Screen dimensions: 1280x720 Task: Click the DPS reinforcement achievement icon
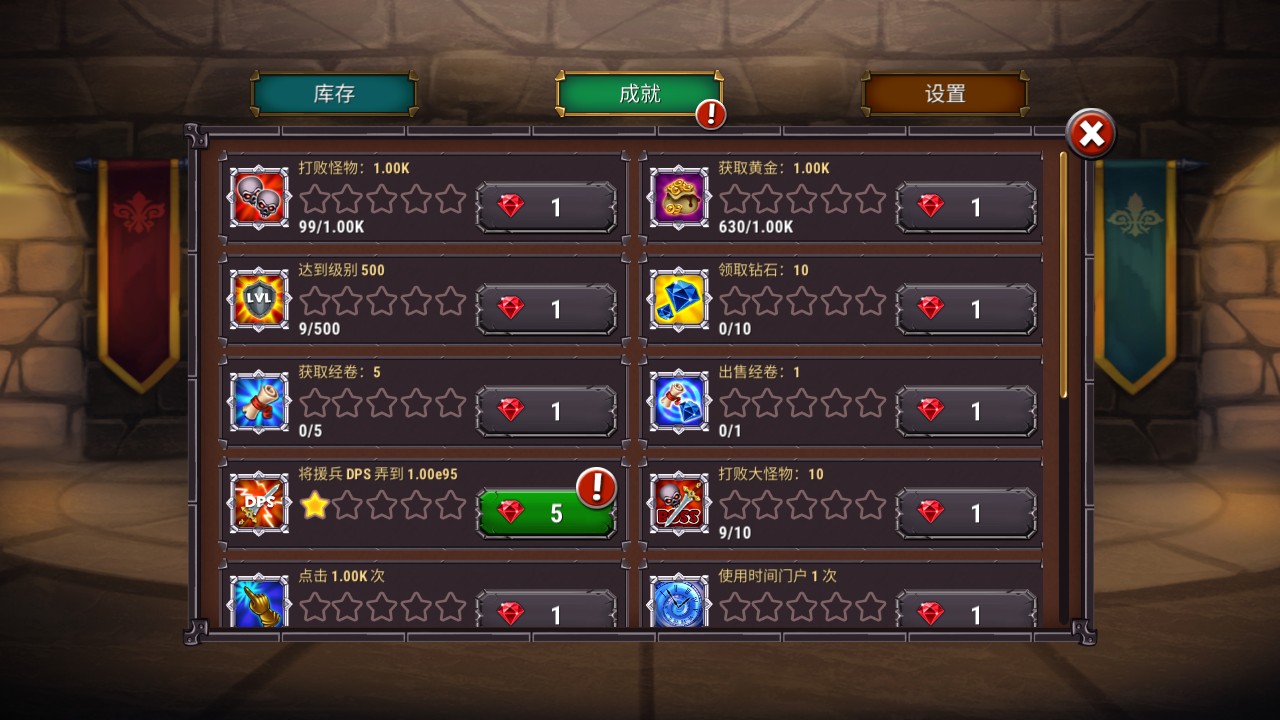[x=257, y=504]
